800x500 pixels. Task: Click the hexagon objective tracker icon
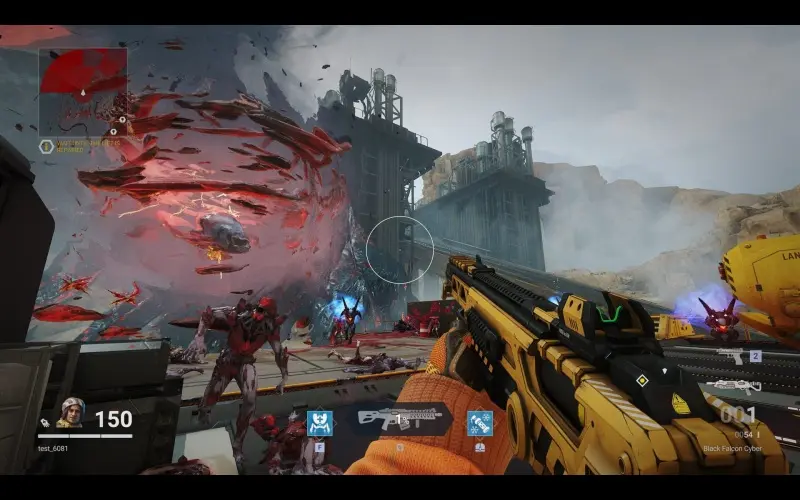[46, 146]
